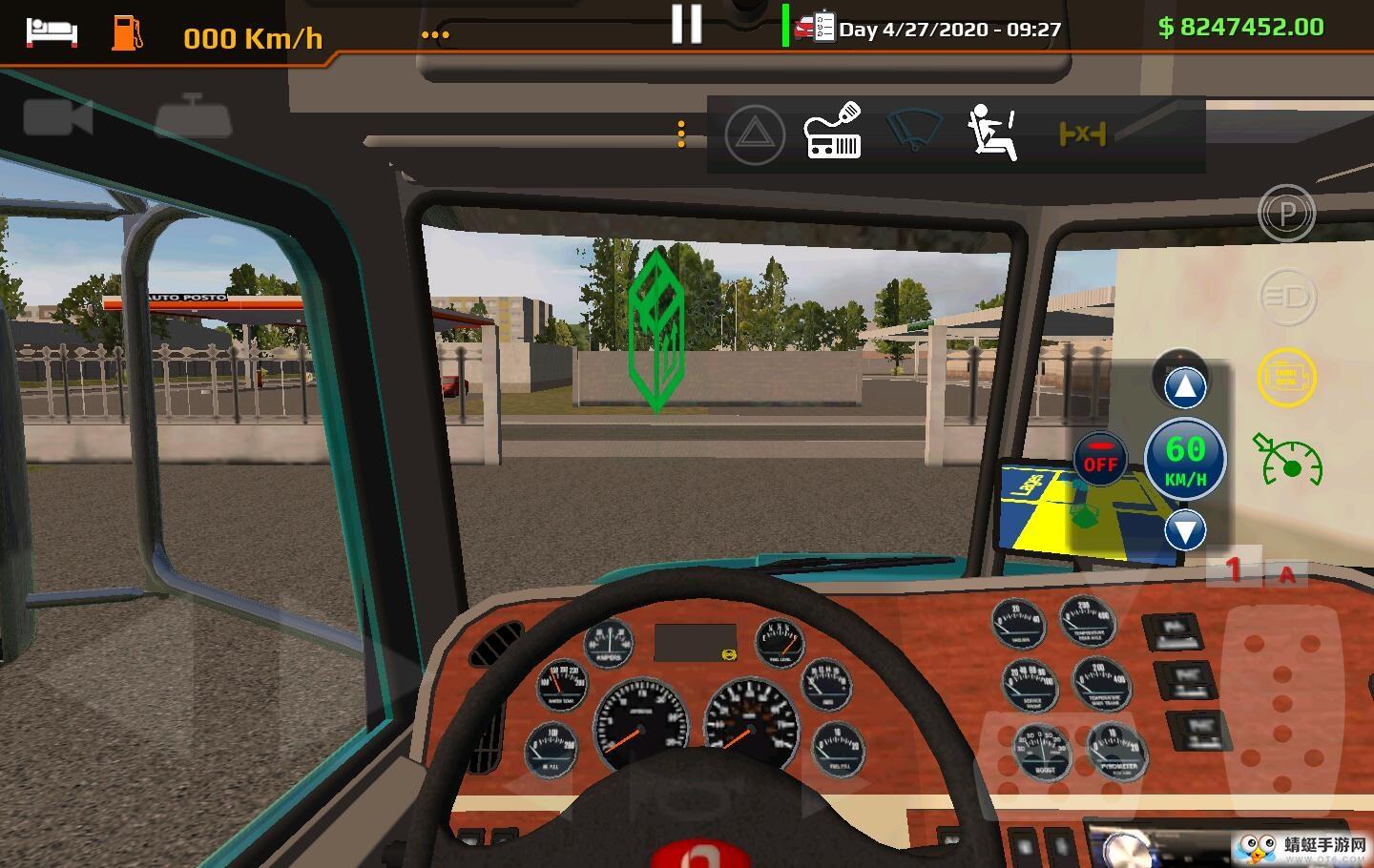1374x868 pixels.
Task: Tap the yellow engine indicator button
Action: click(1286, 378)
